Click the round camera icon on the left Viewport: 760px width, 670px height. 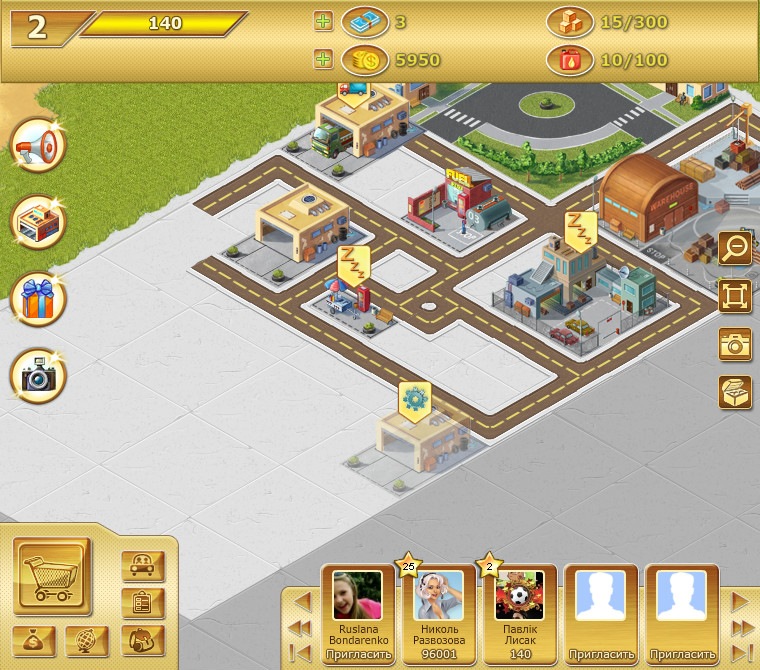click(39, 376)
